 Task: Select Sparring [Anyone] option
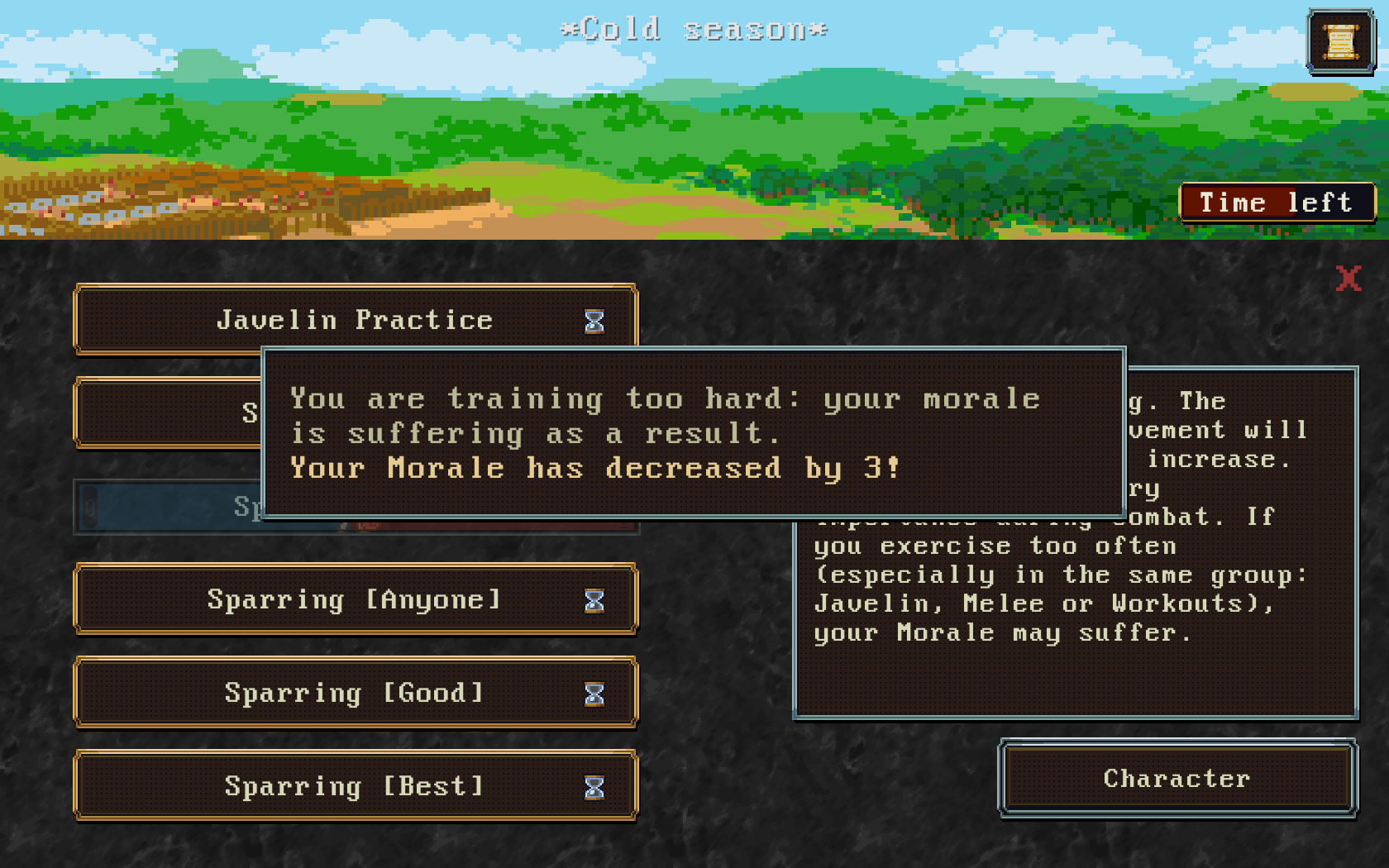tap(356, 599)
